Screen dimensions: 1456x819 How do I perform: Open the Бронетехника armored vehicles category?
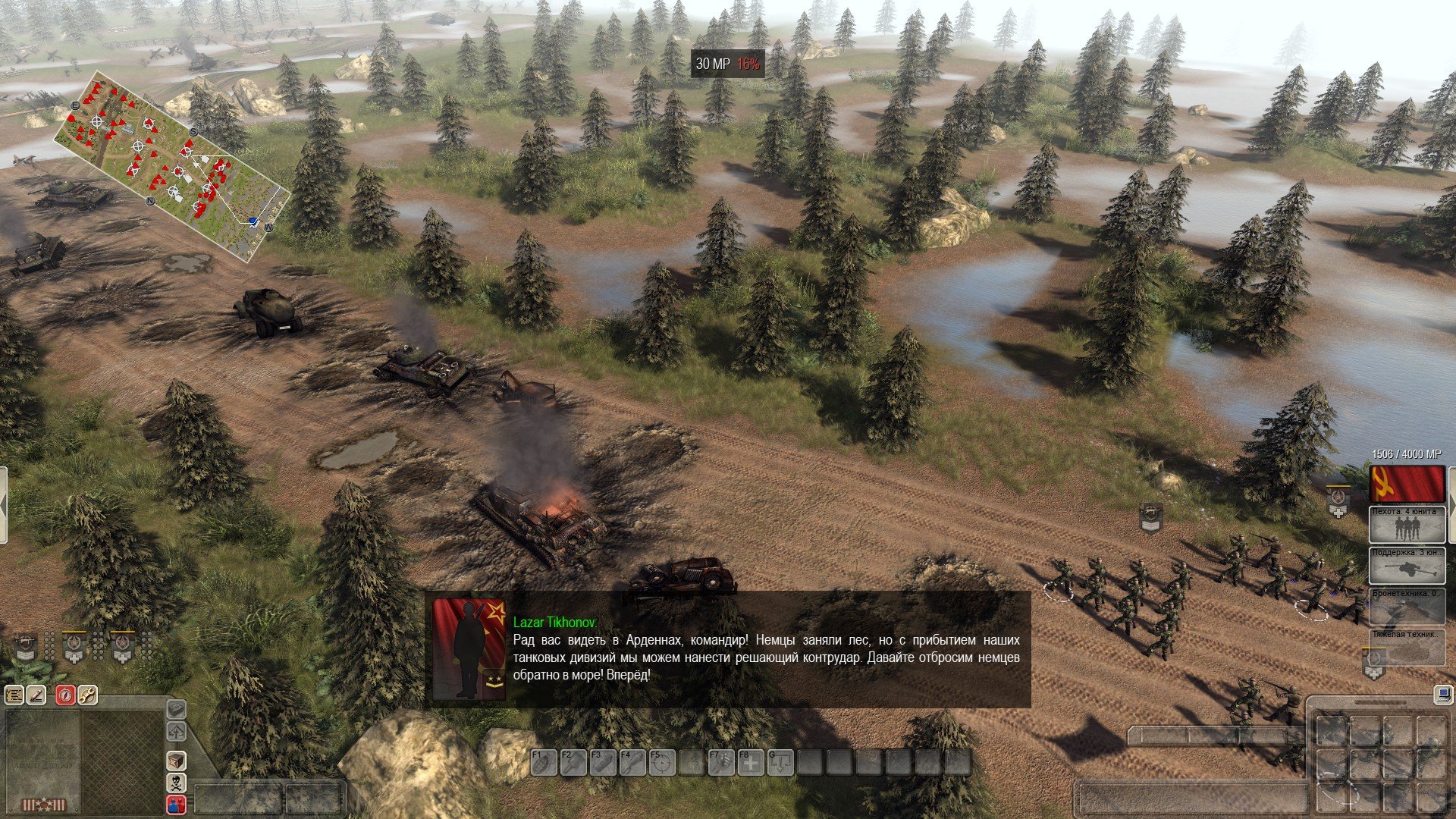[1406, 606]
